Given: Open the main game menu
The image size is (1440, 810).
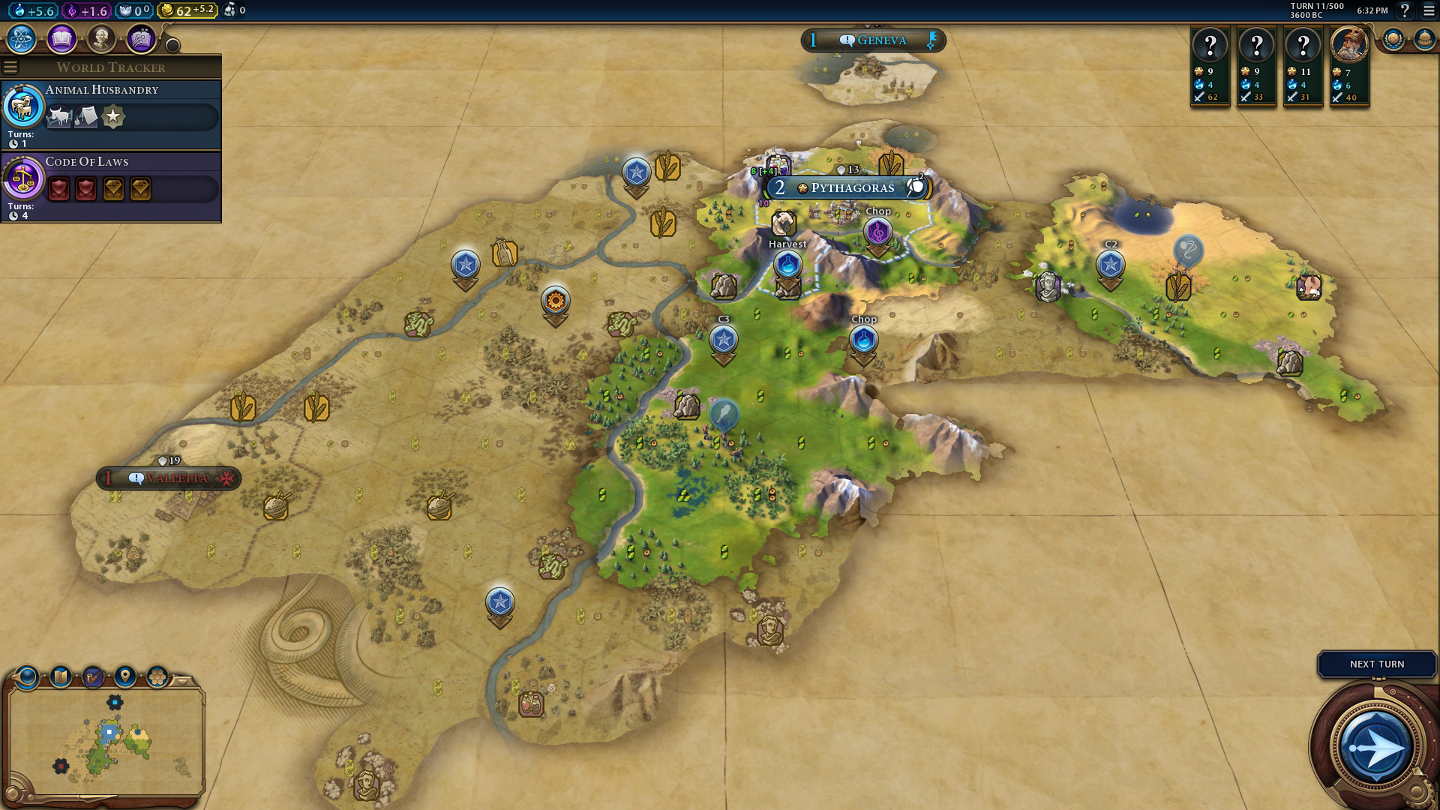Looking at the screenshot, I should click(x=1428, y=10).
